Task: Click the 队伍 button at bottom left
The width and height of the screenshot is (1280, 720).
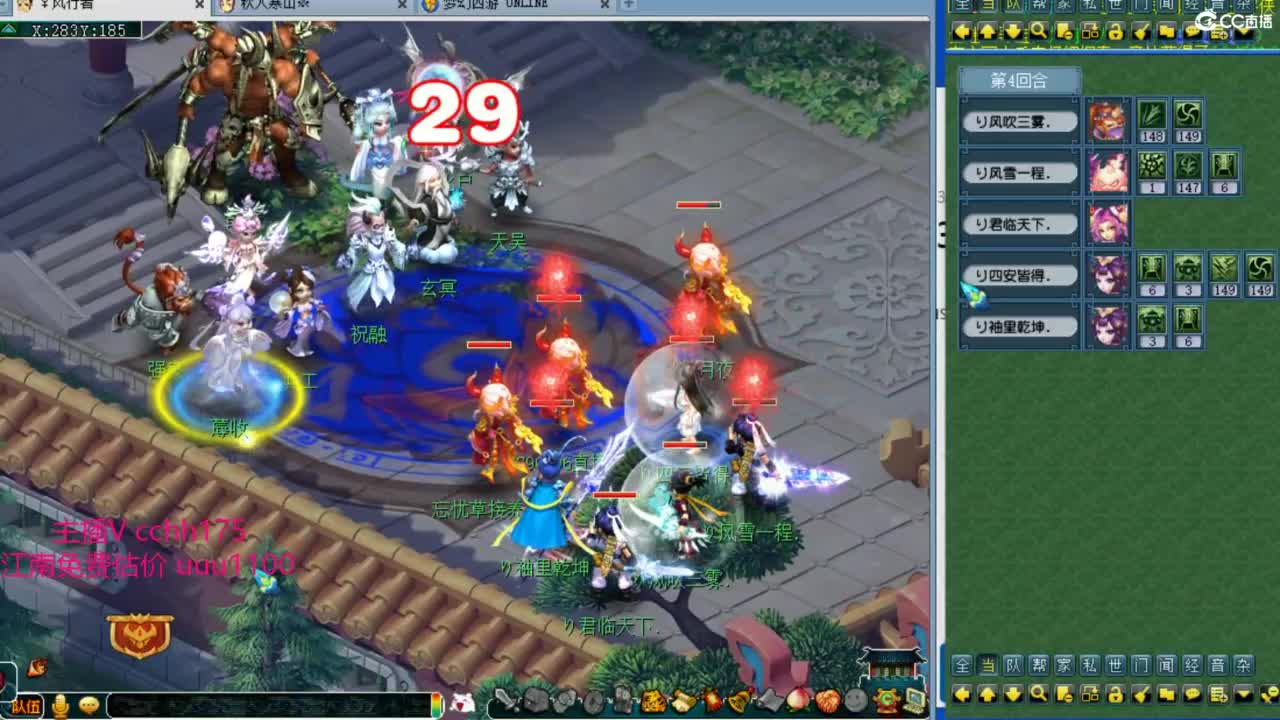Action: point(26,707)
